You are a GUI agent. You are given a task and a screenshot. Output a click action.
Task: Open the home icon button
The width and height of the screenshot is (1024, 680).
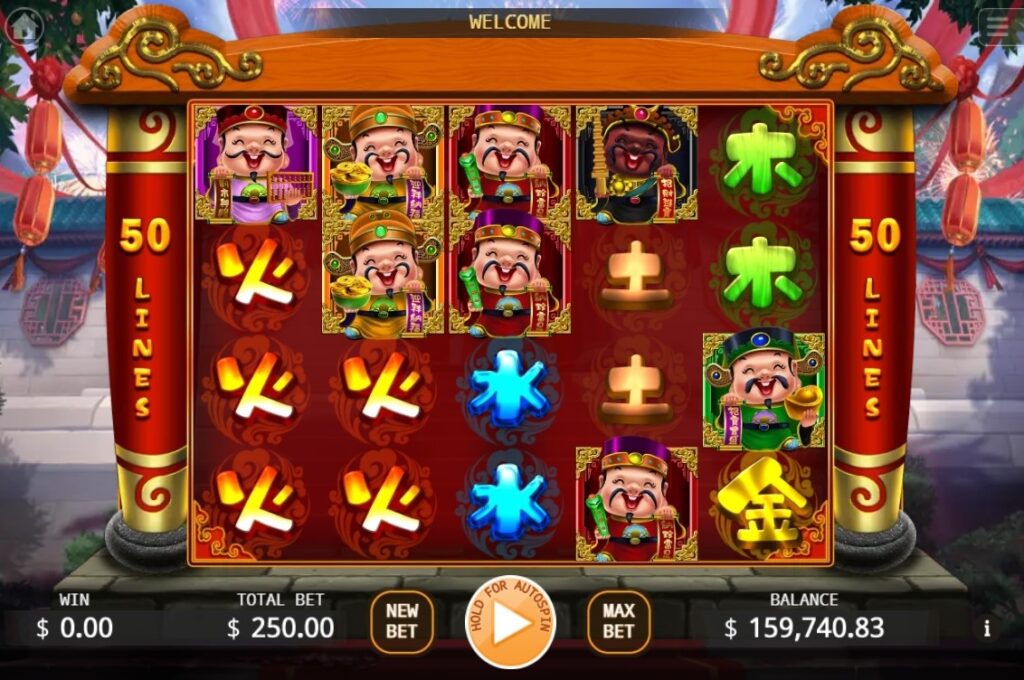pos(21,27)
